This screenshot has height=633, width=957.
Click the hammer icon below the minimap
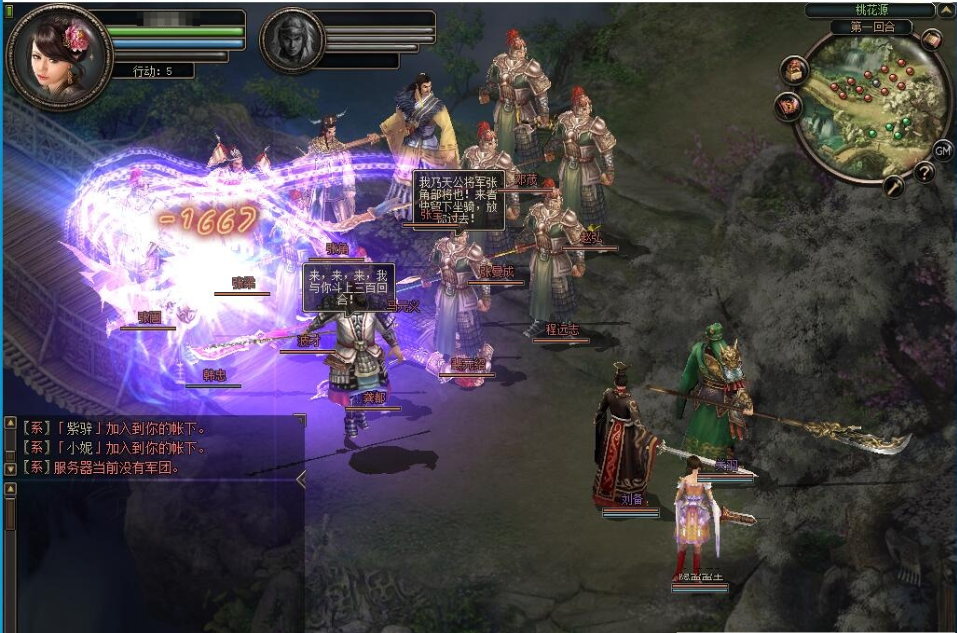click(x=893, y=185)
